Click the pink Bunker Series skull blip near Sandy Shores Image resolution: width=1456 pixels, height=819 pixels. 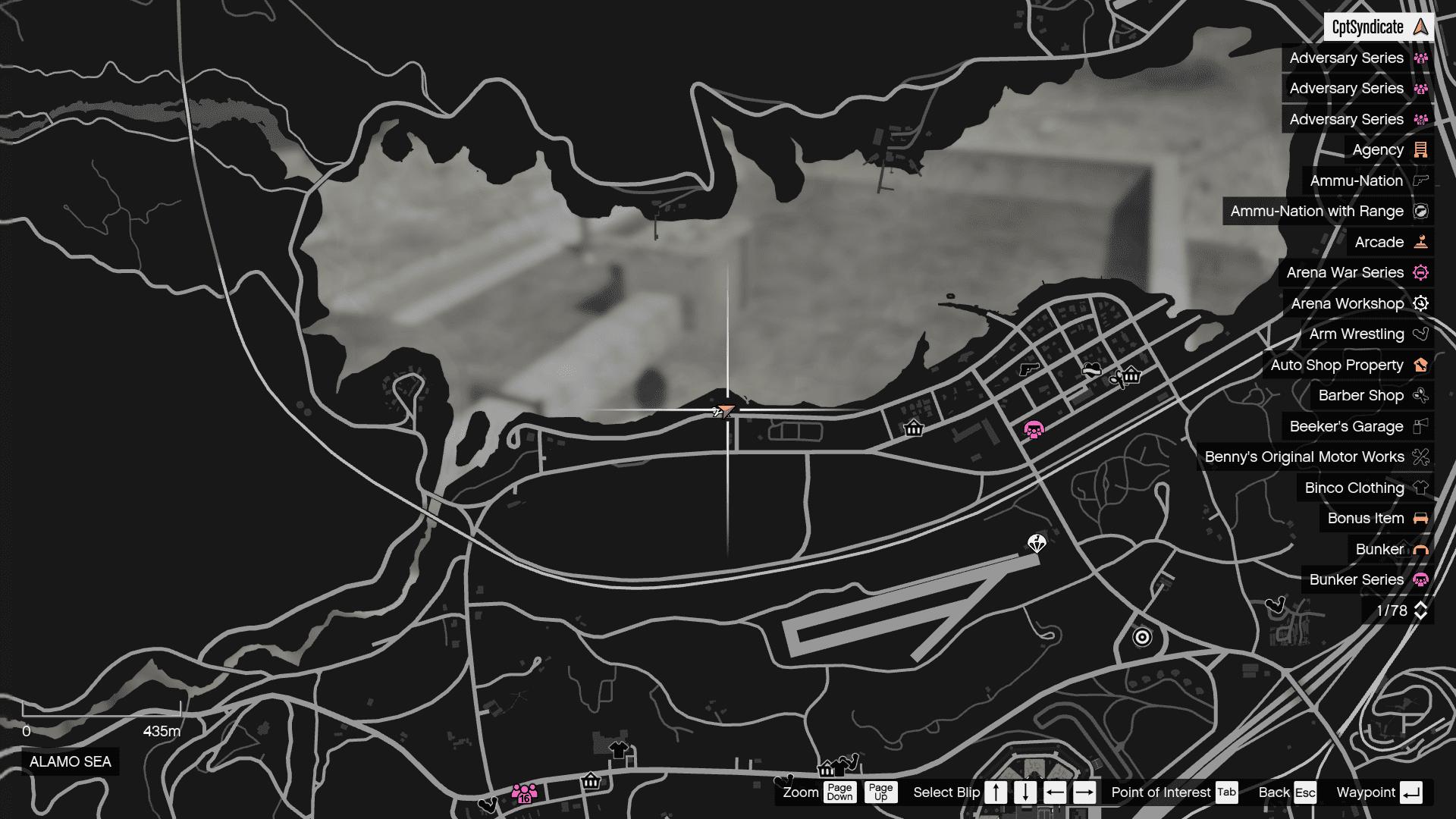[x=1034, y=429]
